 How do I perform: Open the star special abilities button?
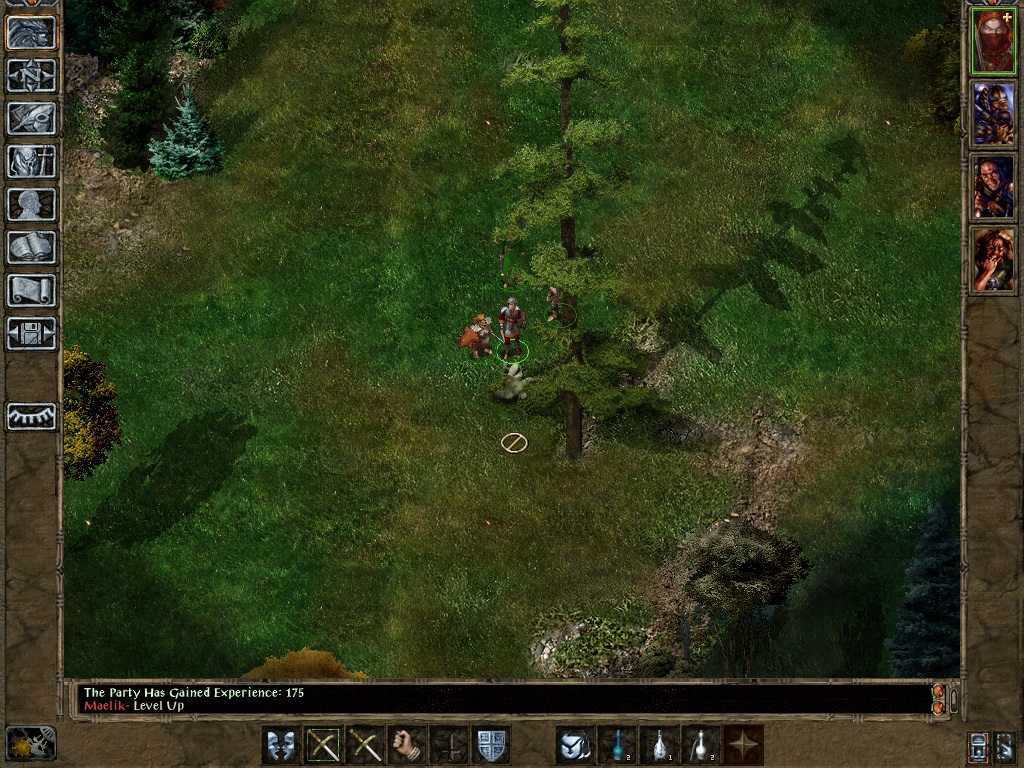click(744, 745)
